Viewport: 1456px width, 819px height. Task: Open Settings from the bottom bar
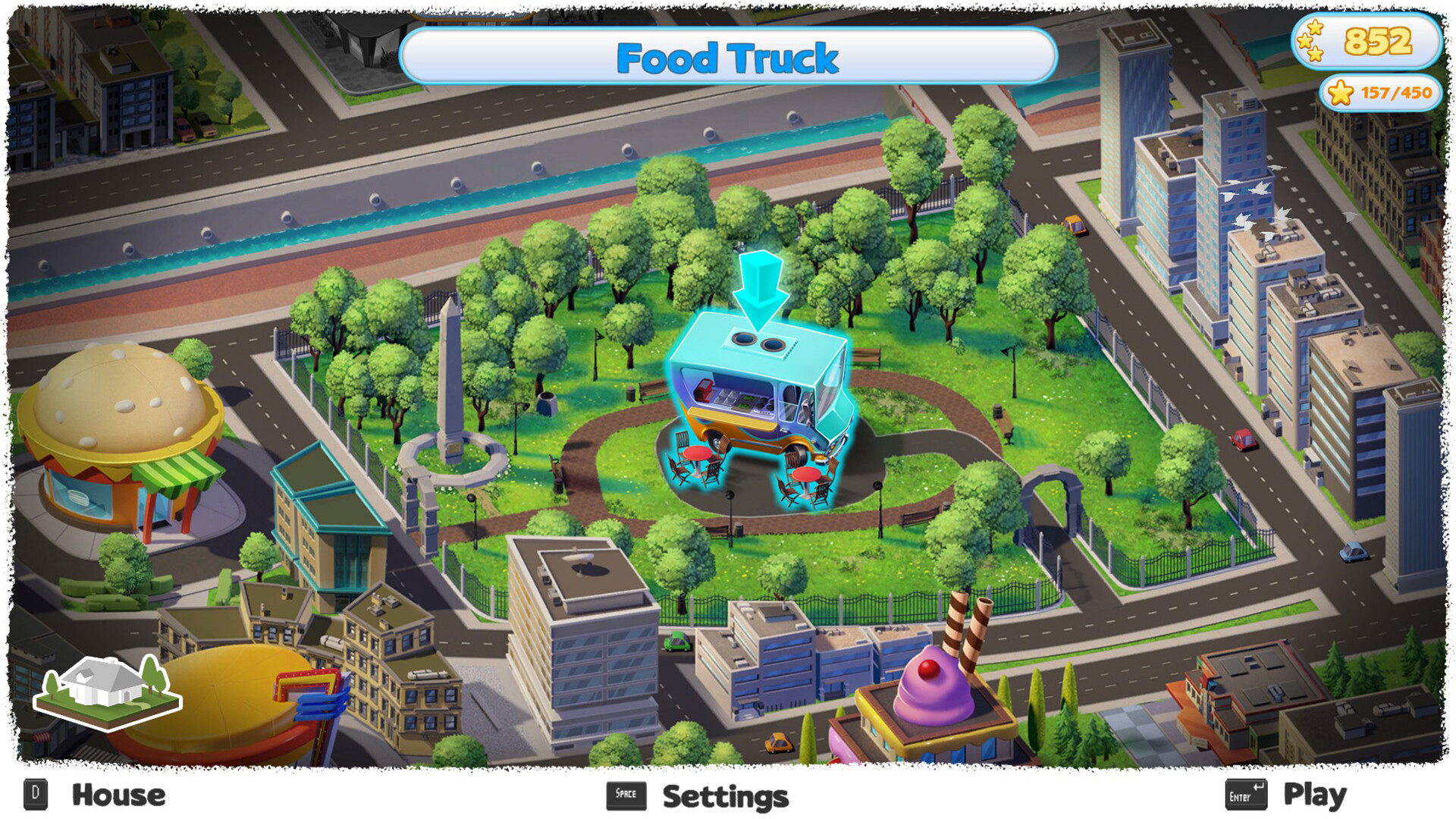pyautogui.click(x=724, y=796)
